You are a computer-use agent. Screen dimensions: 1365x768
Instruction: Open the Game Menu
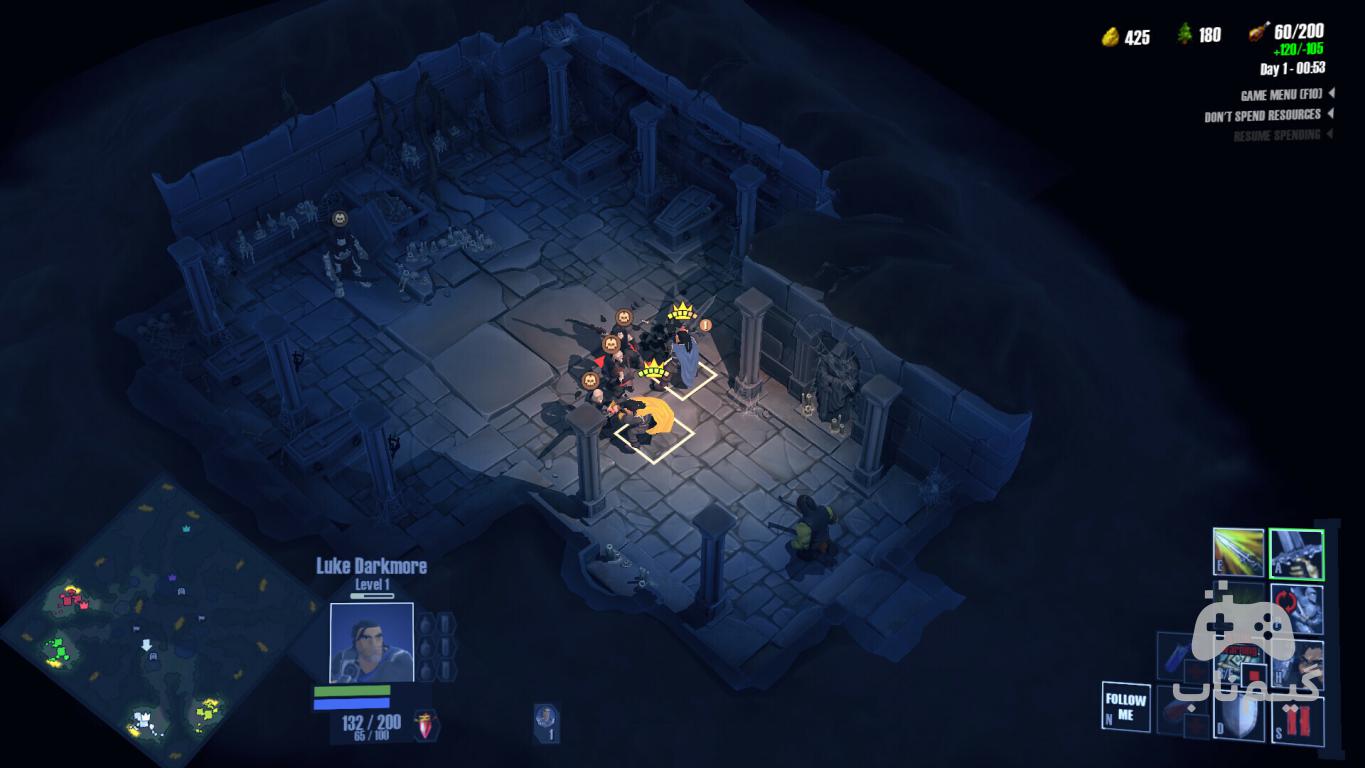pos(1281,95)
